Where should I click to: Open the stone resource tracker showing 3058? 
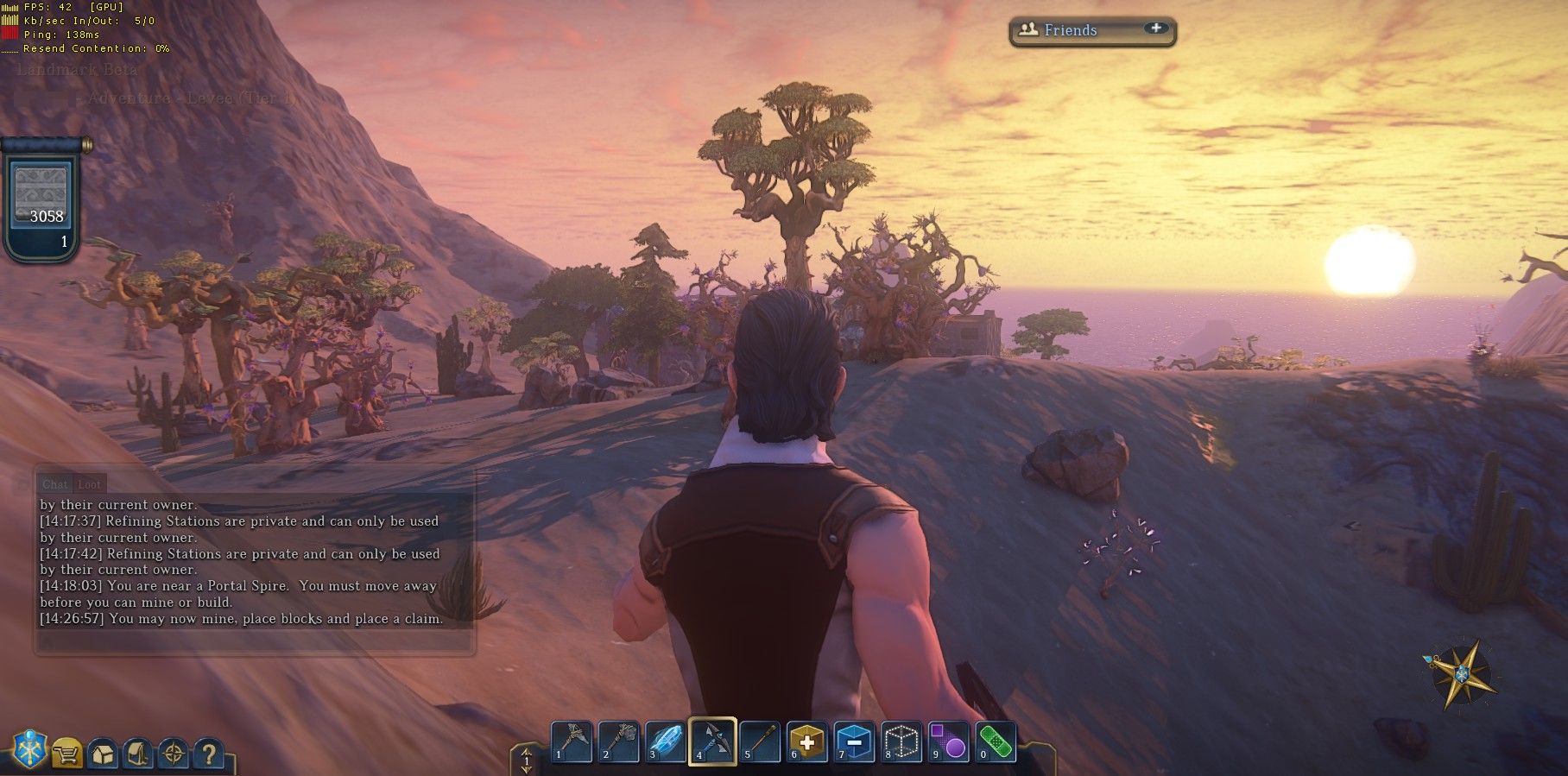tap(41, 200)
